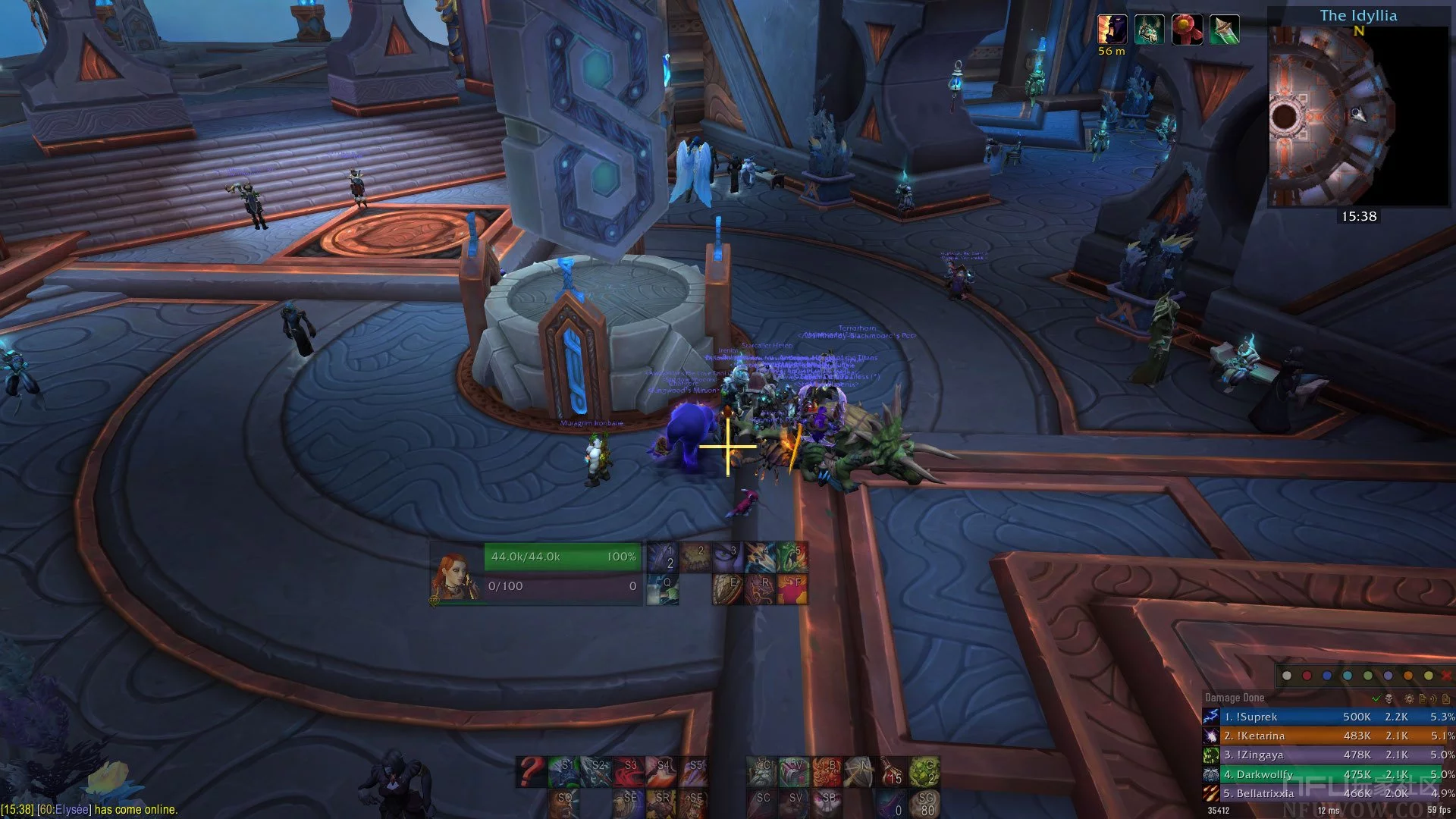The image size is (1456, 819).
Task: Activate the S3 red swirl ability
Action: point(629,771)
